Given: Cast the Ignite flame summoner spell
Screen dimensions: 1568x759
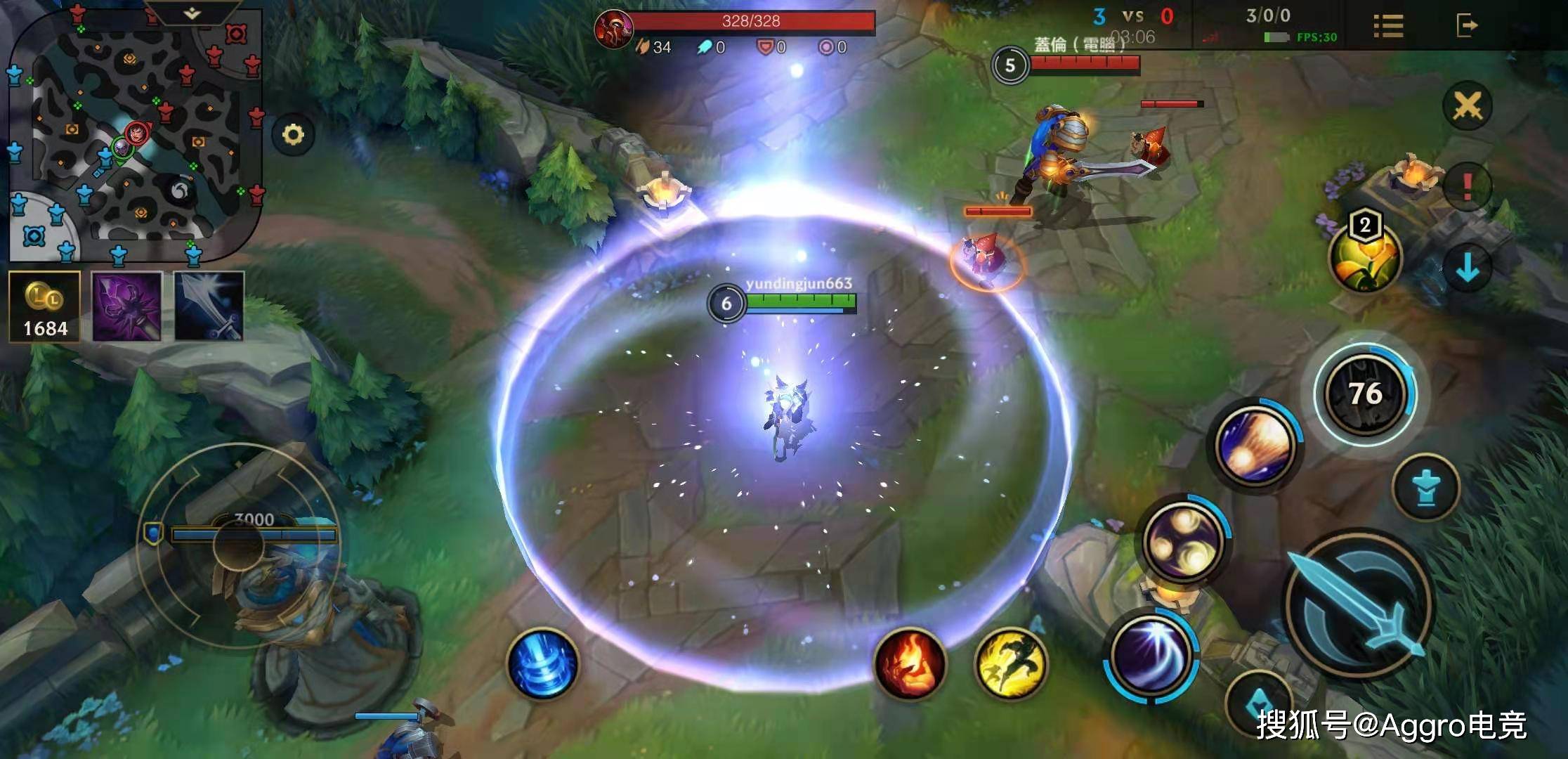Looking at the screenshot, I should click(910, 663).
